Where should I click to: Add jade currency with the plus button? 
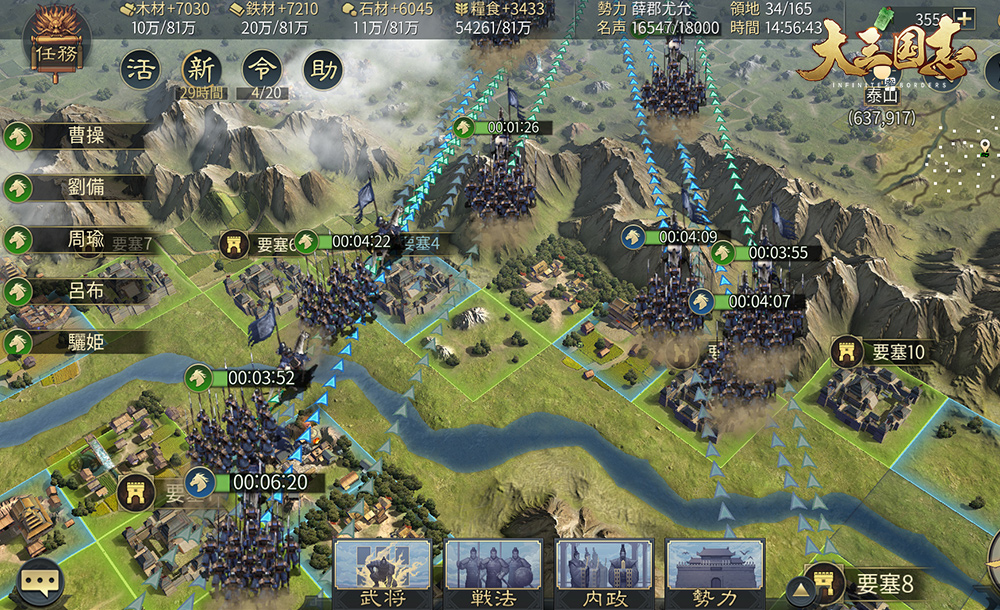coord(964,18)
